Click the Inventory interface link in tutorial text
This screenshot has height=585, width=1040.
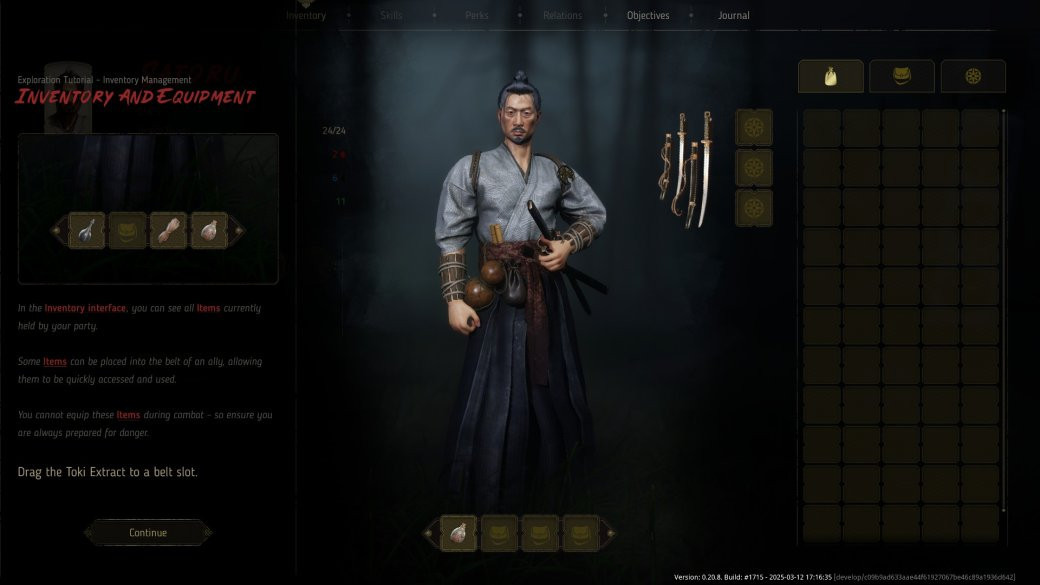85,309
